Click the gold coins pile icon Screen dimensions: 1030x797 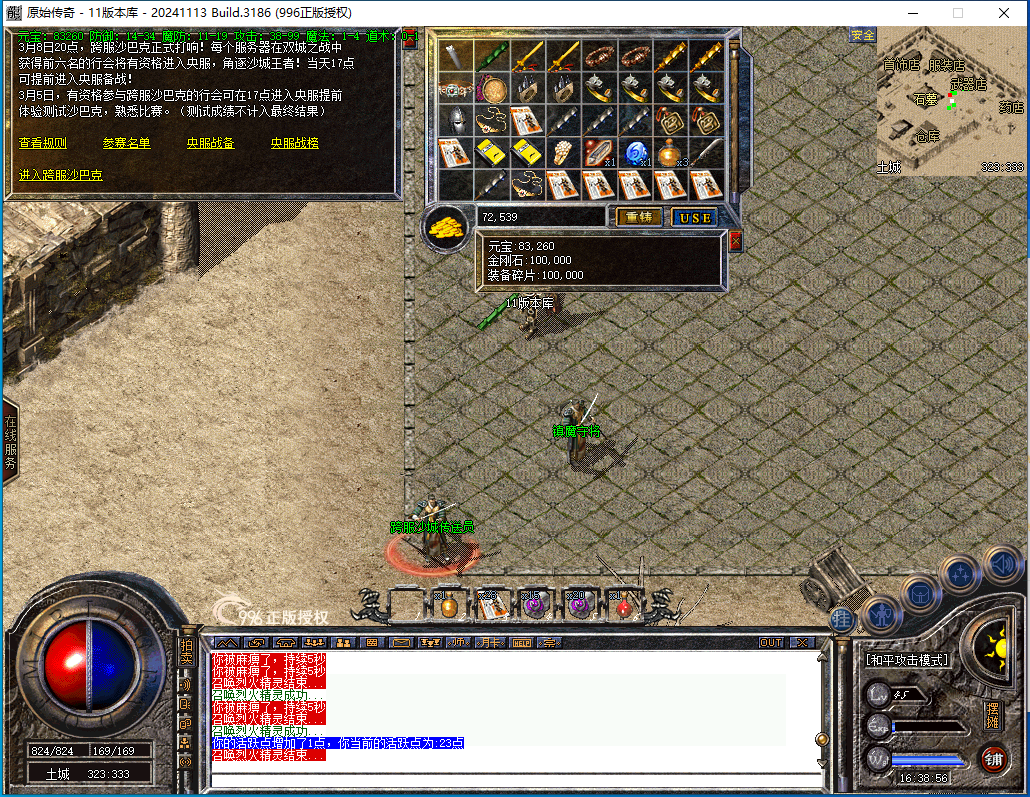coord(447,228)
